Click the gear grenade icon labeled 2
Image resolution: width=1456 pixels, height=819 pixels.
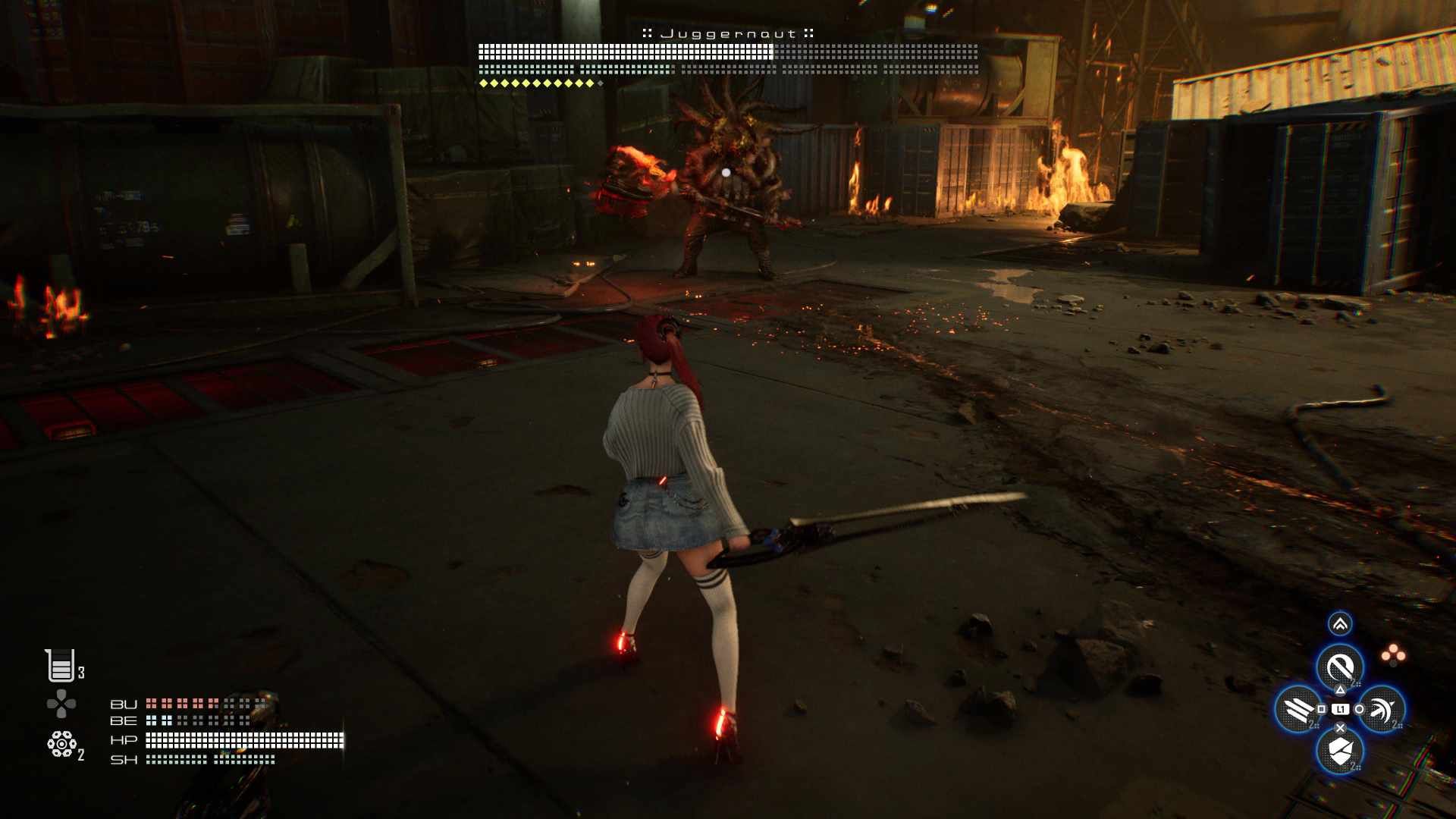coord(61,743)
